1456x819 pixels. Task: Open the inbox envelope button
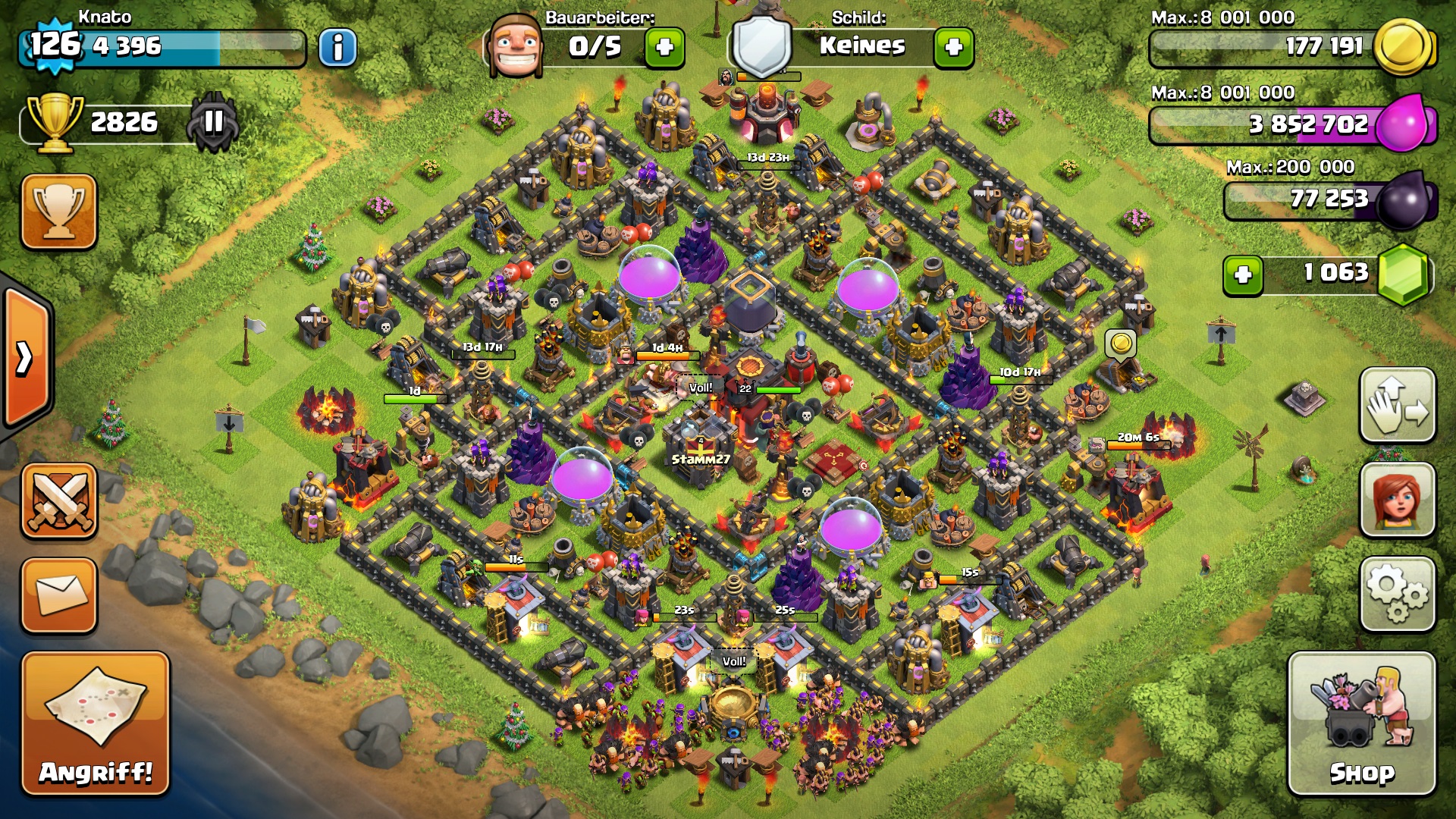click(59, 595)
